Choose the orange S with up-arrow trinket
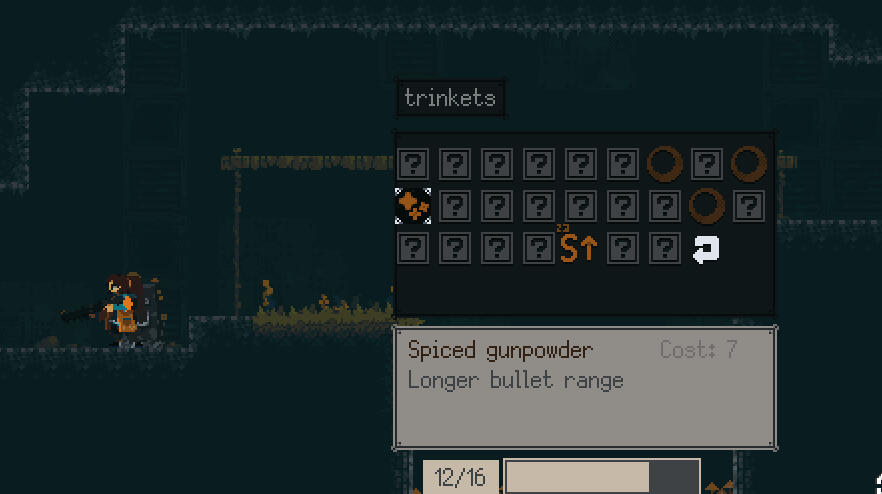 pyautogui.click(x=578, y=248)
